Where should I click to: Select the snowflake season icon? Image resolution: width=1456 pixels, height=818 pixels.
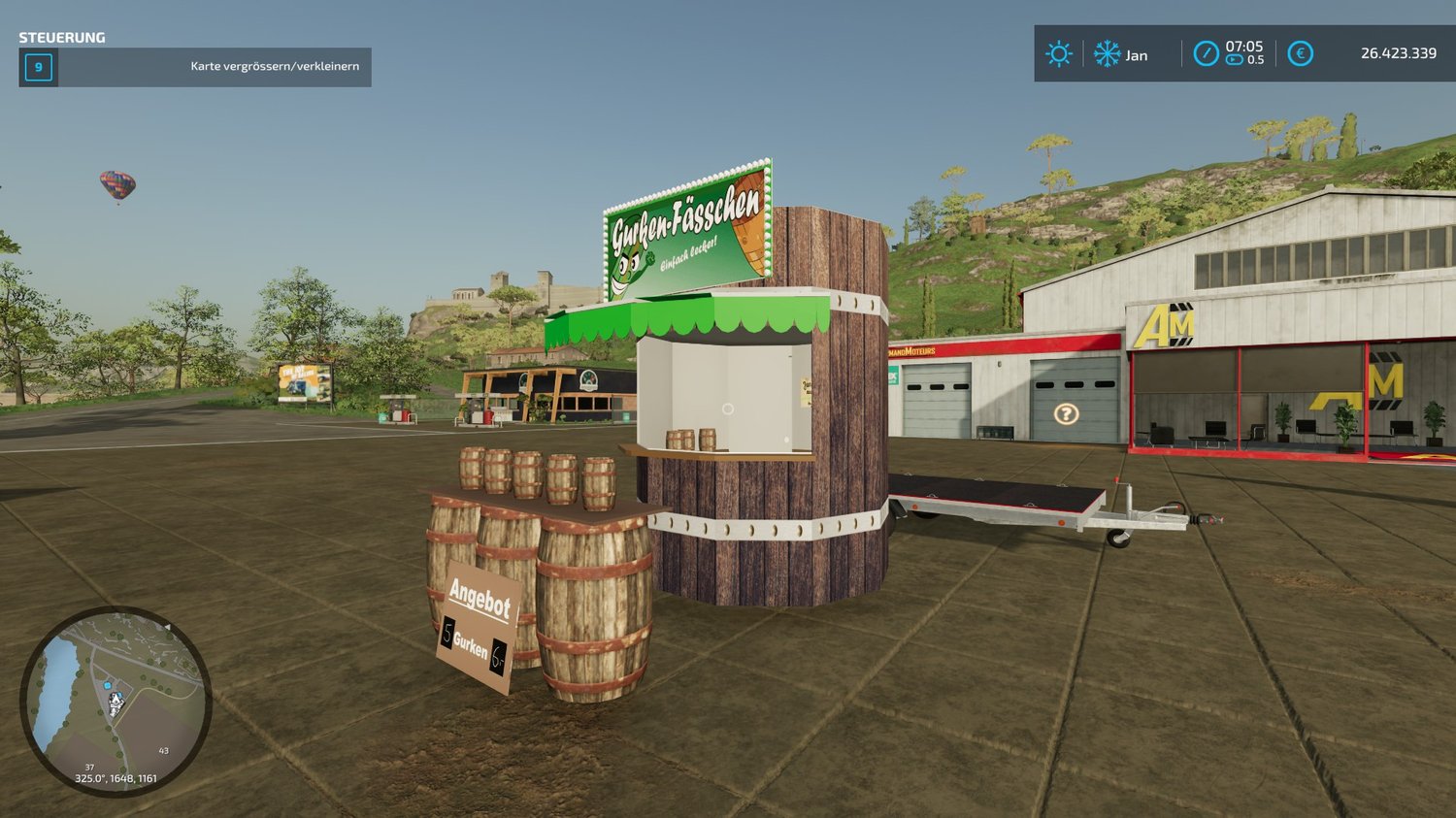1108,53
